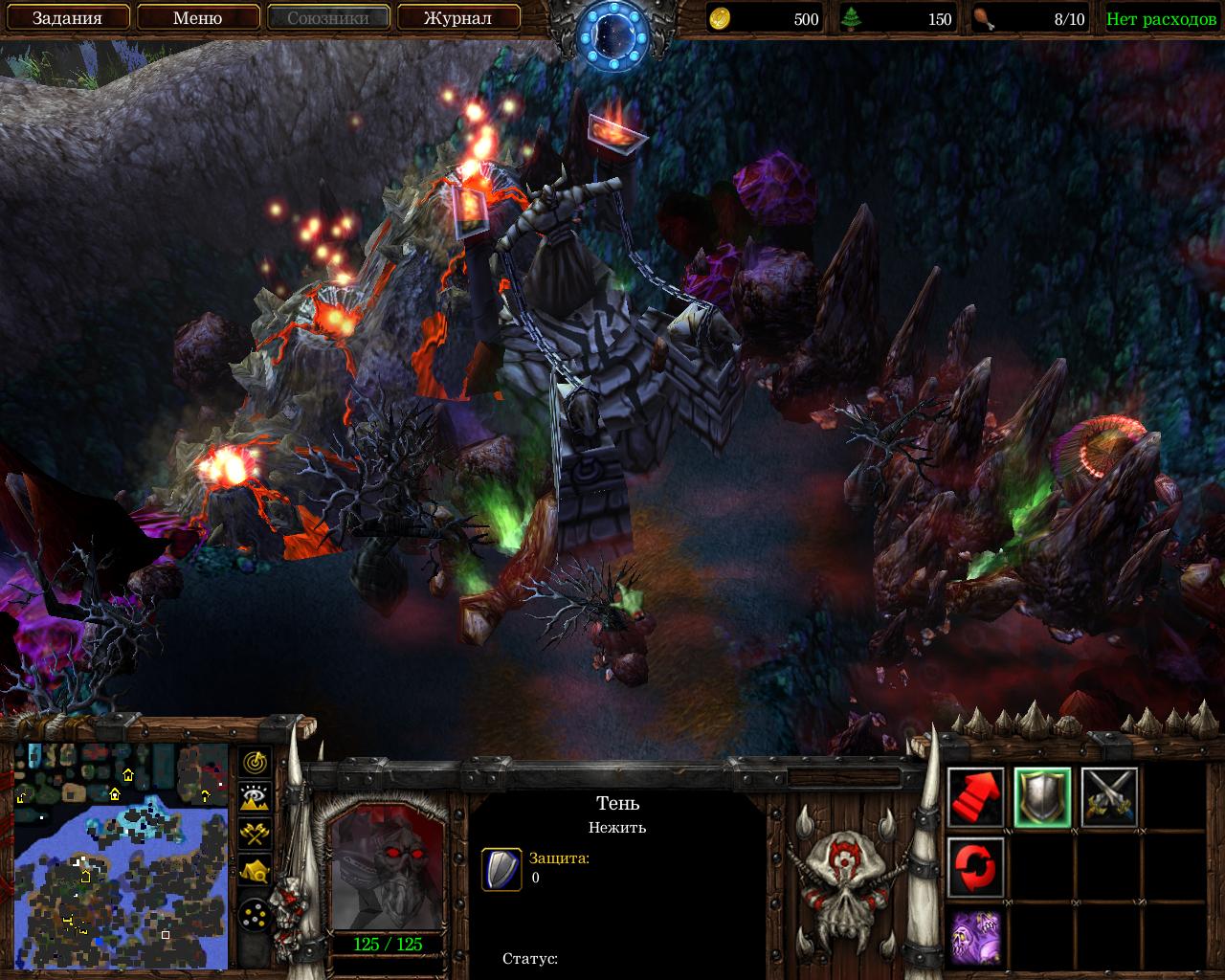Activate the minimap signal ping button

256,763
